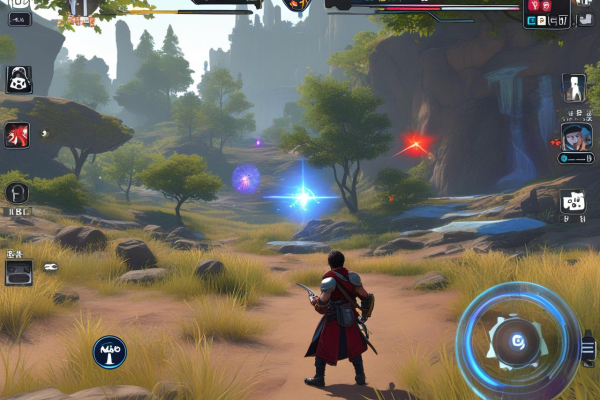This screenshot has width=600, height=400.
Task: Open the white paw-shaped icon
Action: pos(572,202)
